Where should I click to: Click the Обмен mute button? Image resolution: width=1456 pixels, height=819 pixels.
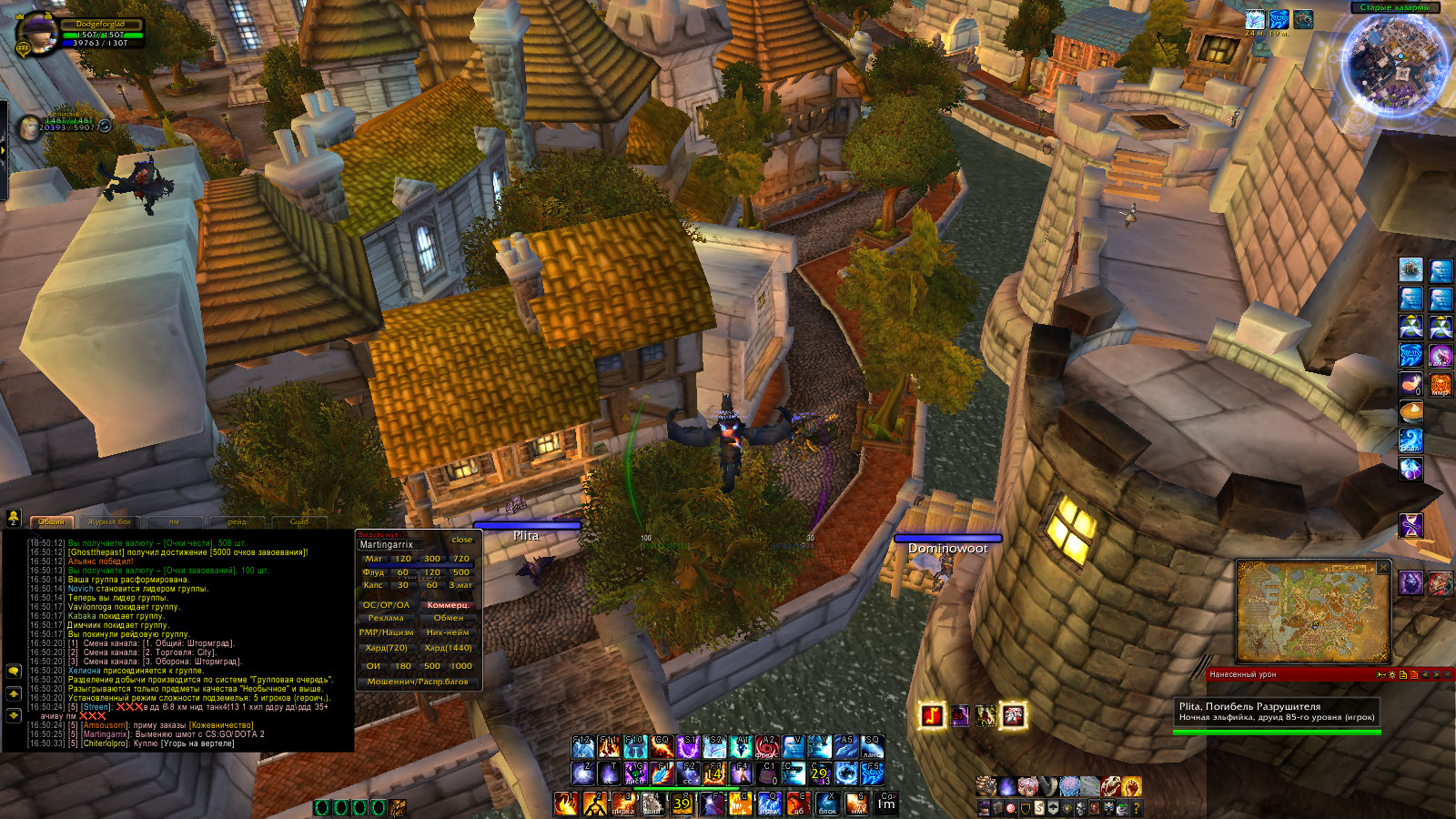[448, 618]
